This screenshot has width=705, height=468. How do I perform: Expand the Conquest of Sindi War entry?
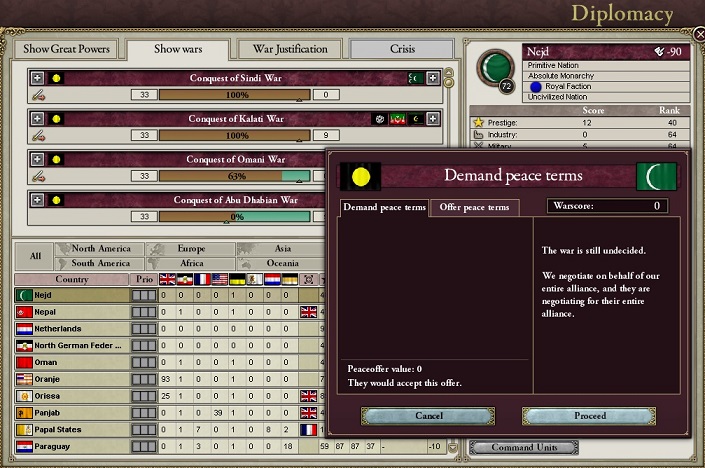pyautogui.click(x=38, y=78)
